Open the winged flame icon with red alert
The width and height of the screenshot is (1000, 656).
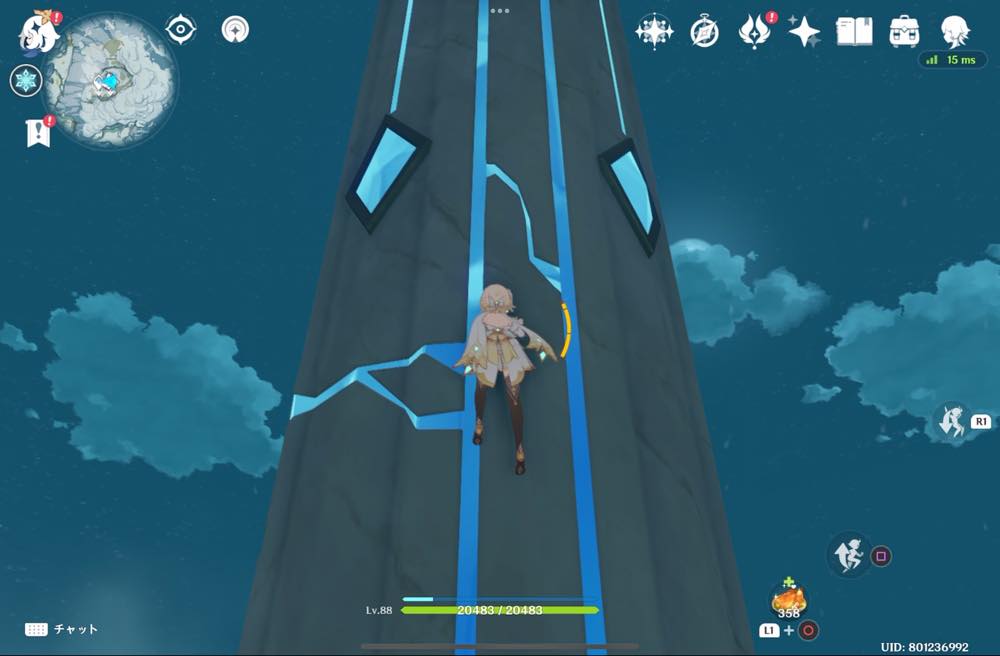point(754,32)
